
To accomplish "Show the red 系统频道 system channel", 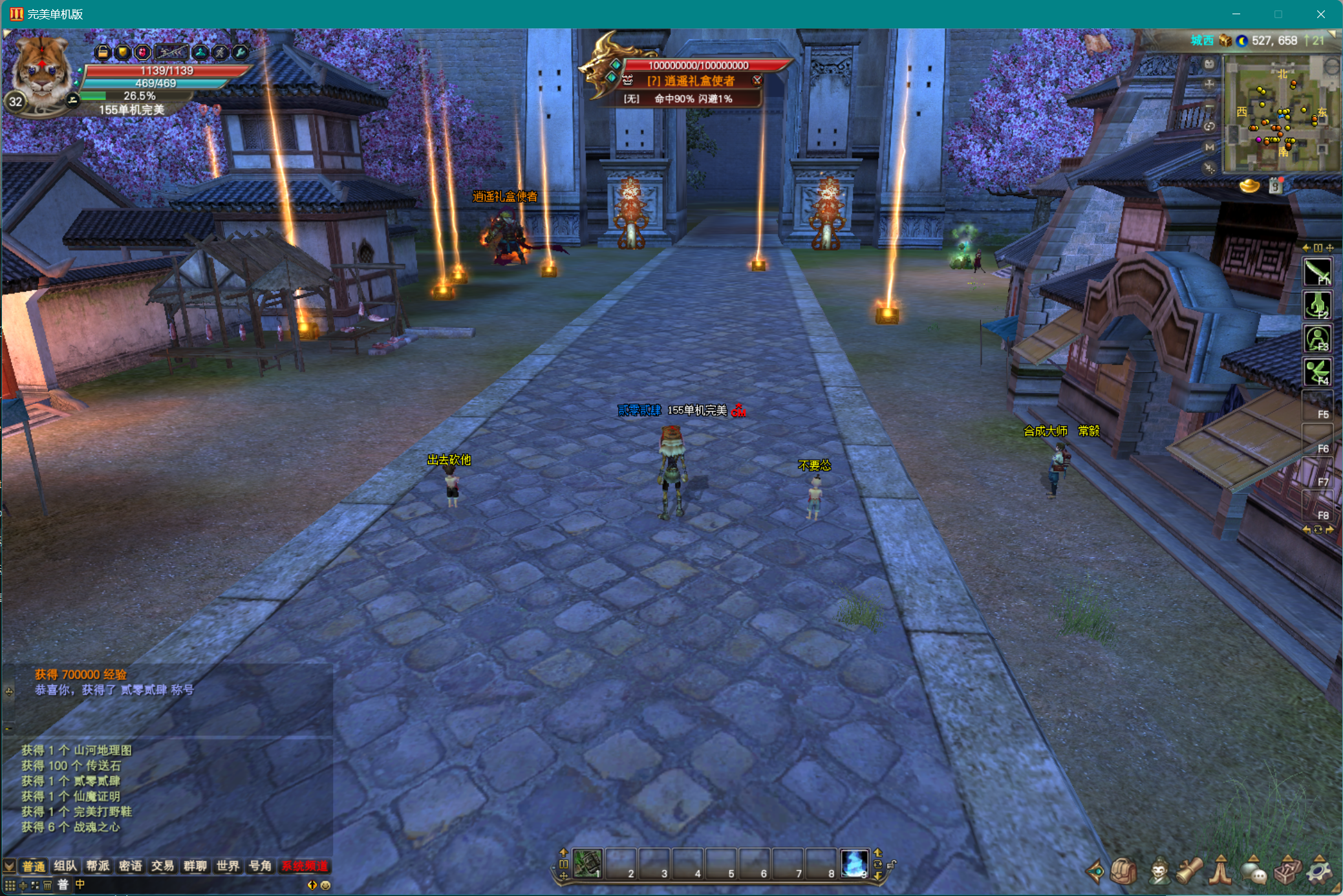I will (305, 866).
